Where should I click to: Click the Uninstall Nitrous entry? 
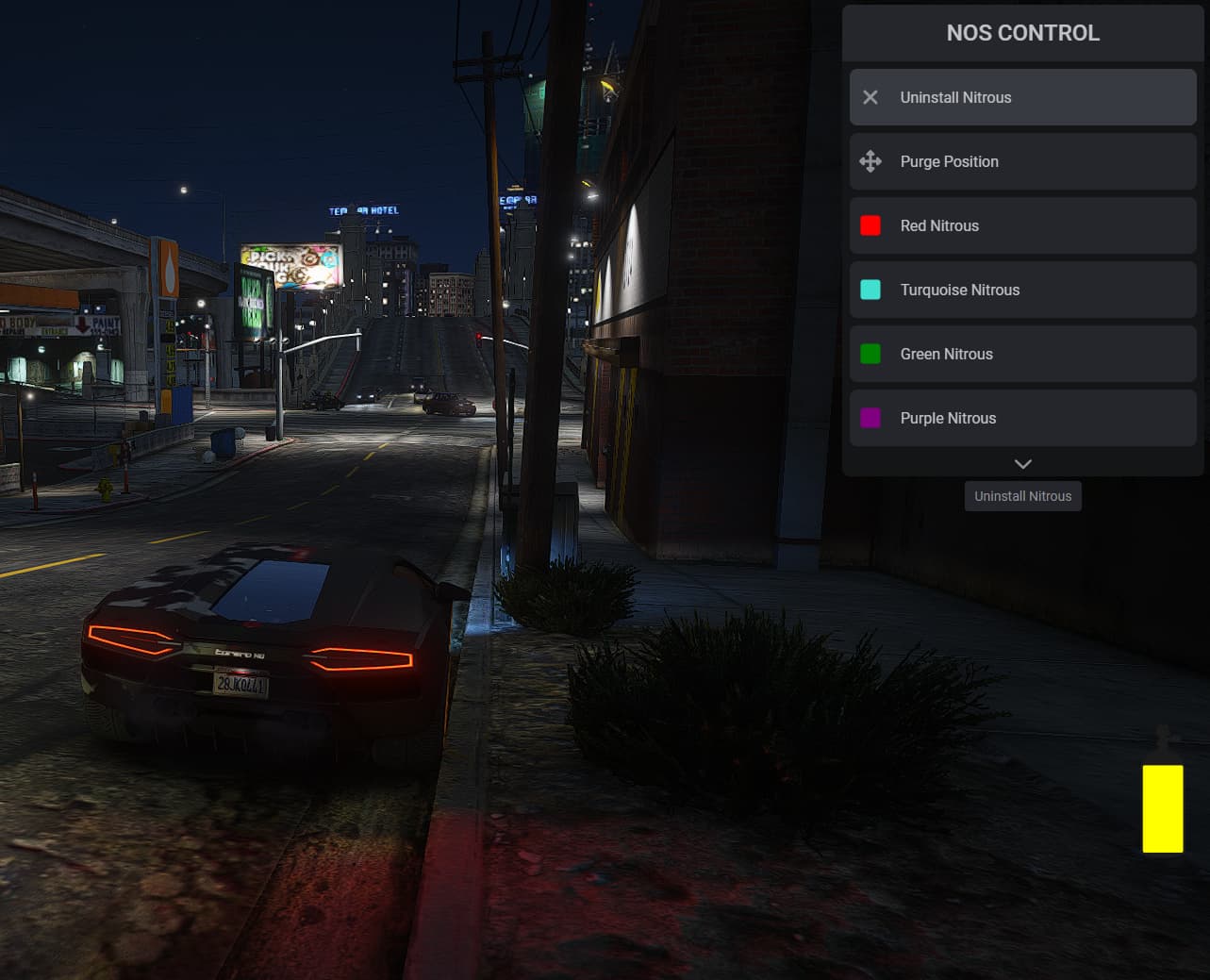tap(1022, 97)
